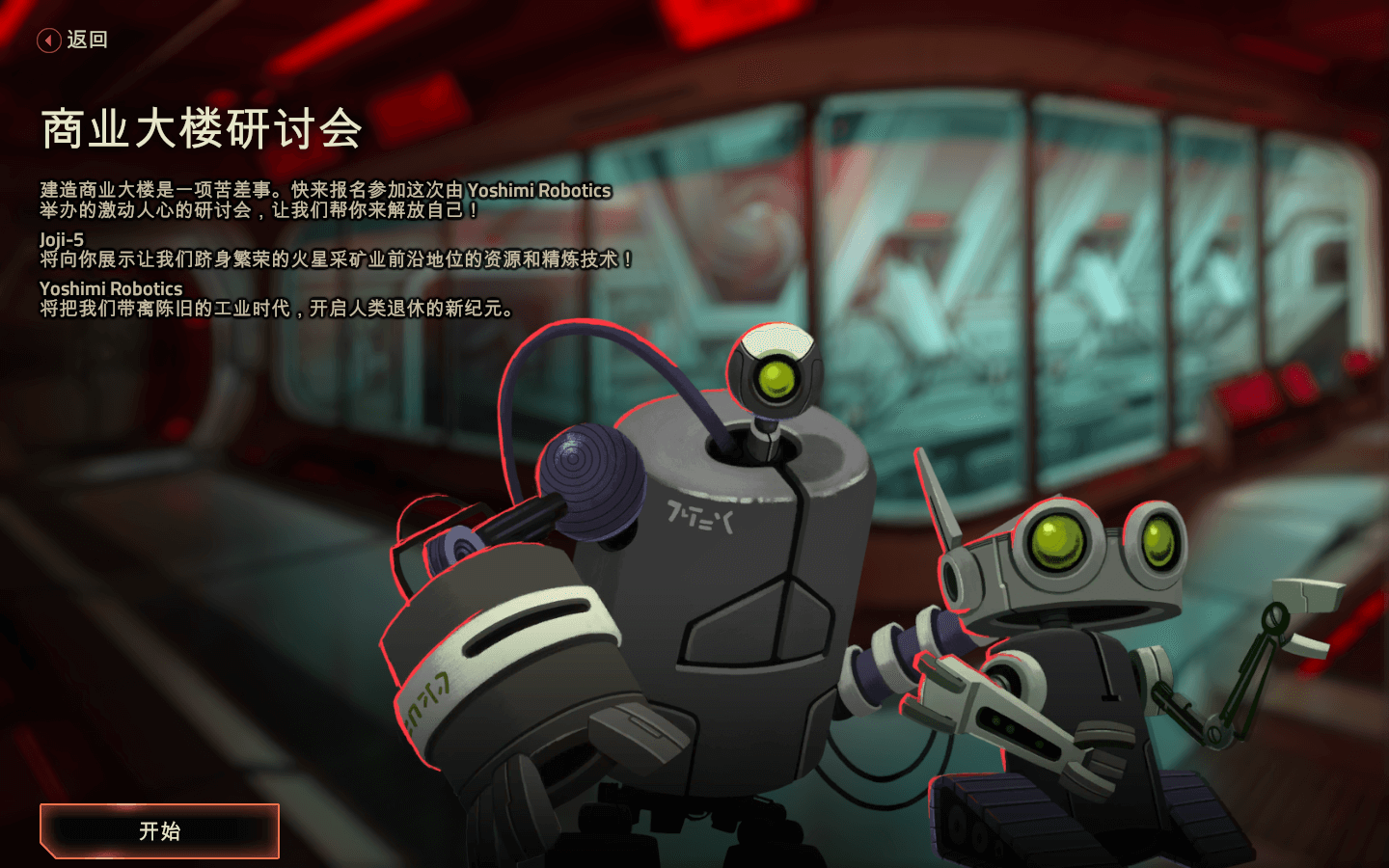Go back with the 返回 button

[72, 40]
